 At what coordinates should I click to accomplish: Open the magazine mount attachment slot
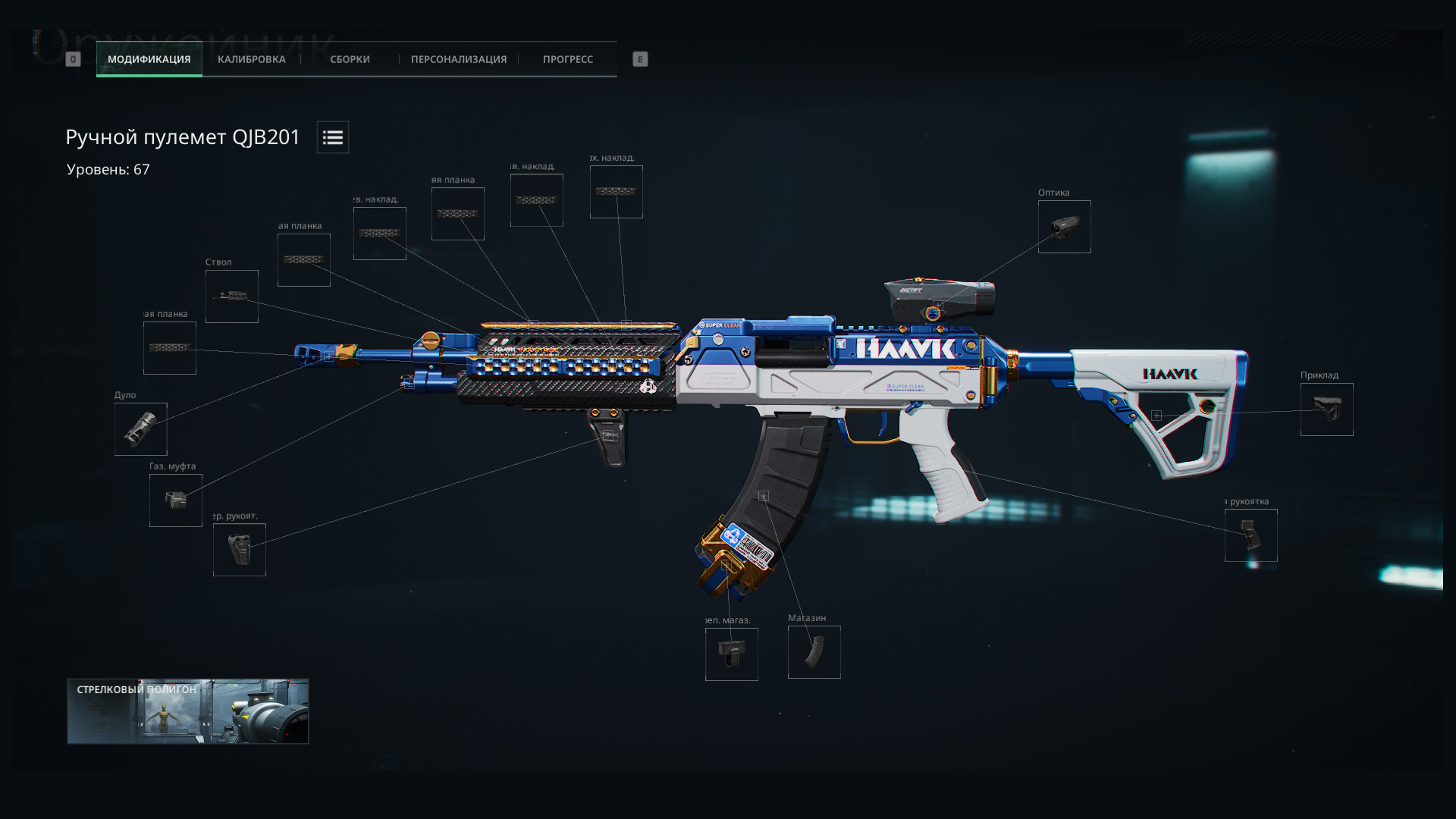[x=731, y=654]
